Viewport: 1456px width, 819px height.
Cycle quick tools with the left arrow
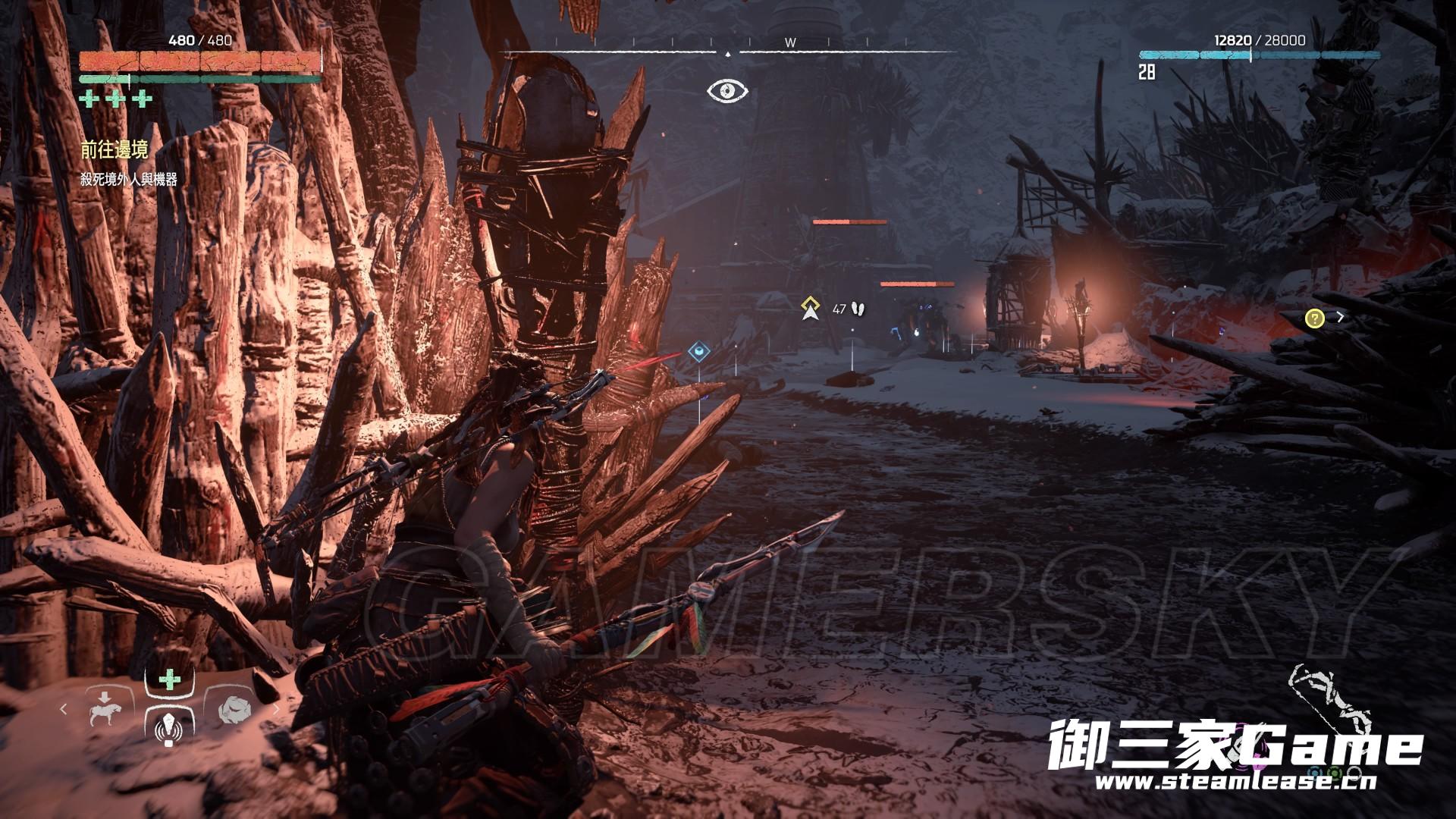click(x=64, y=708)
